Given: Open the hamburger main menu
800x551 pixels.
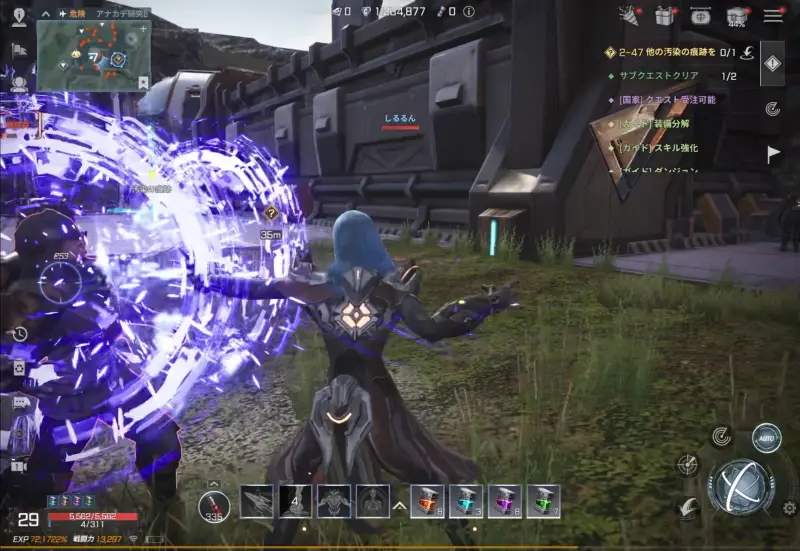Looking at the screenshot, I should click(773, 16).
